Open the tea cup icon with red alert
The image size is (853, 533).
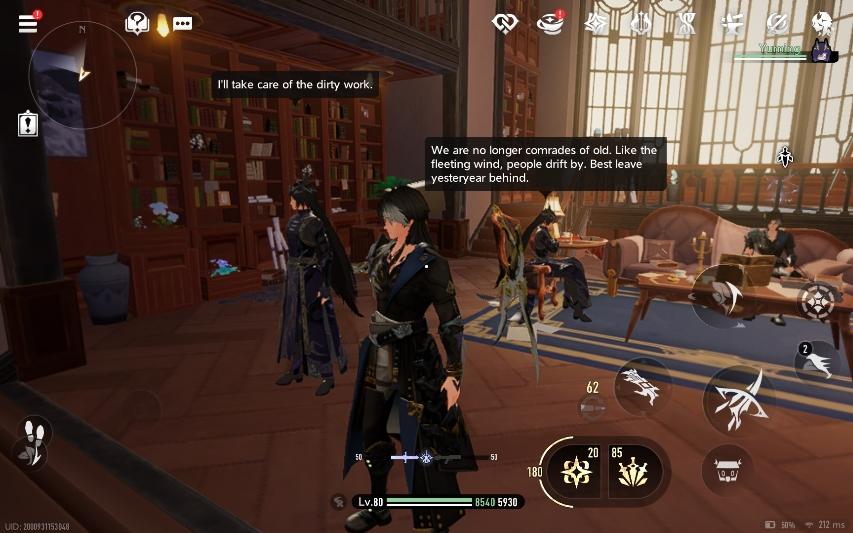pos(551,22)
